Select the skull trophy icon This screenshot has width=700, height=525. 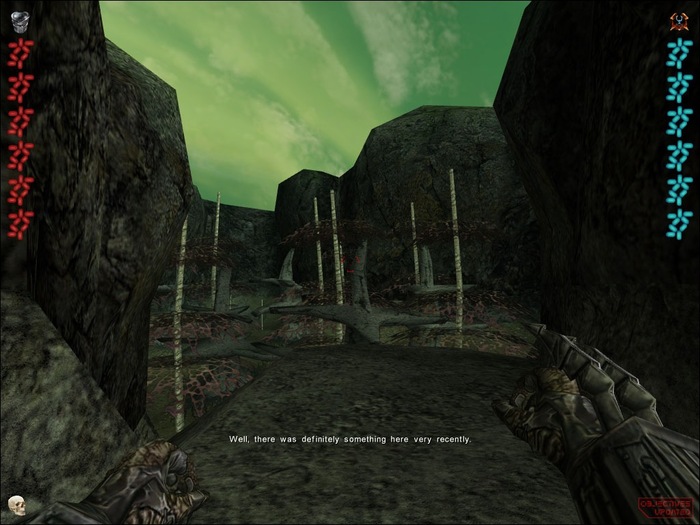[x=15, y=503]
